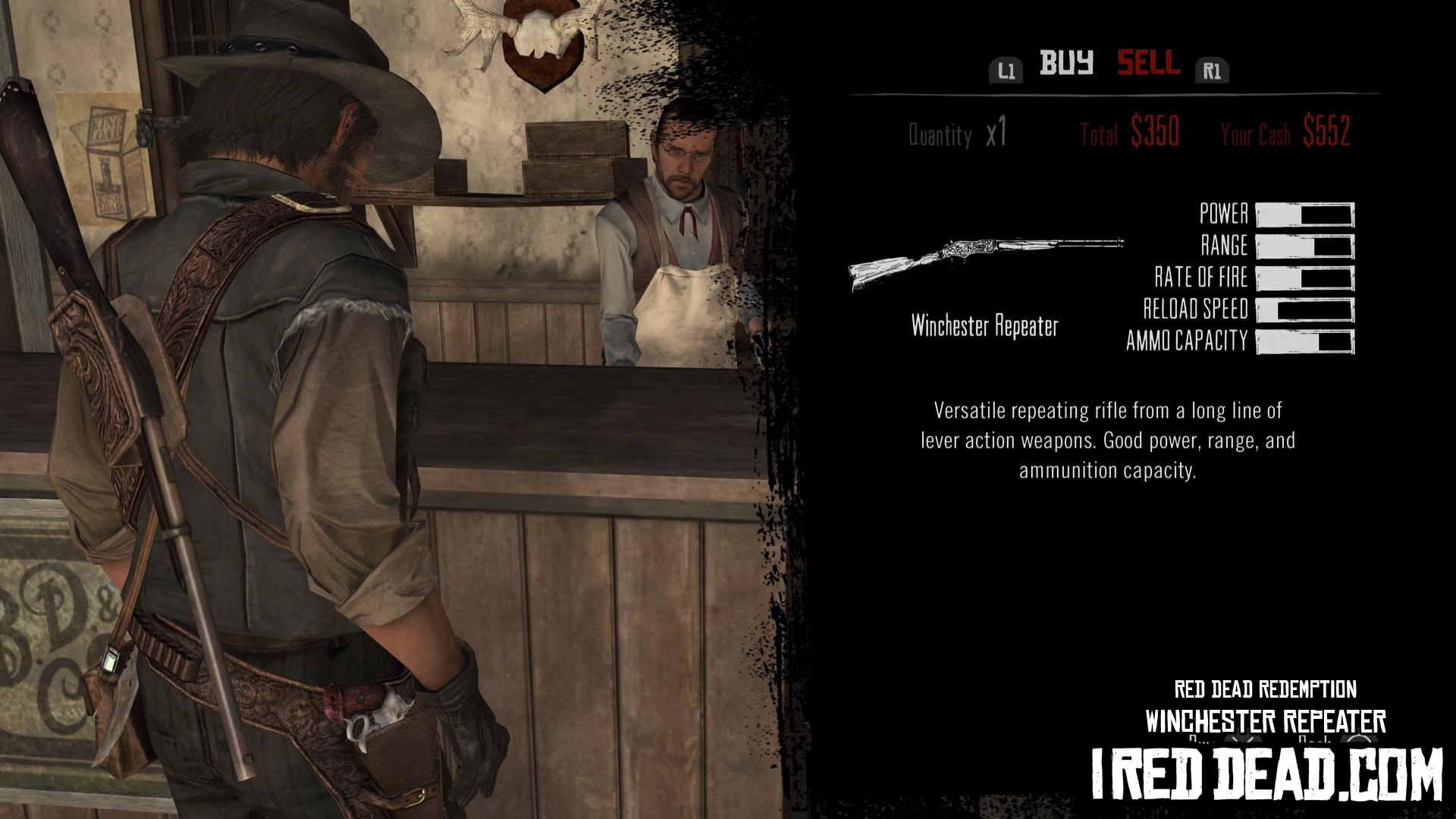1456x819 pixels.
Task: Switch to the SELL tab
Action: 1147,64
